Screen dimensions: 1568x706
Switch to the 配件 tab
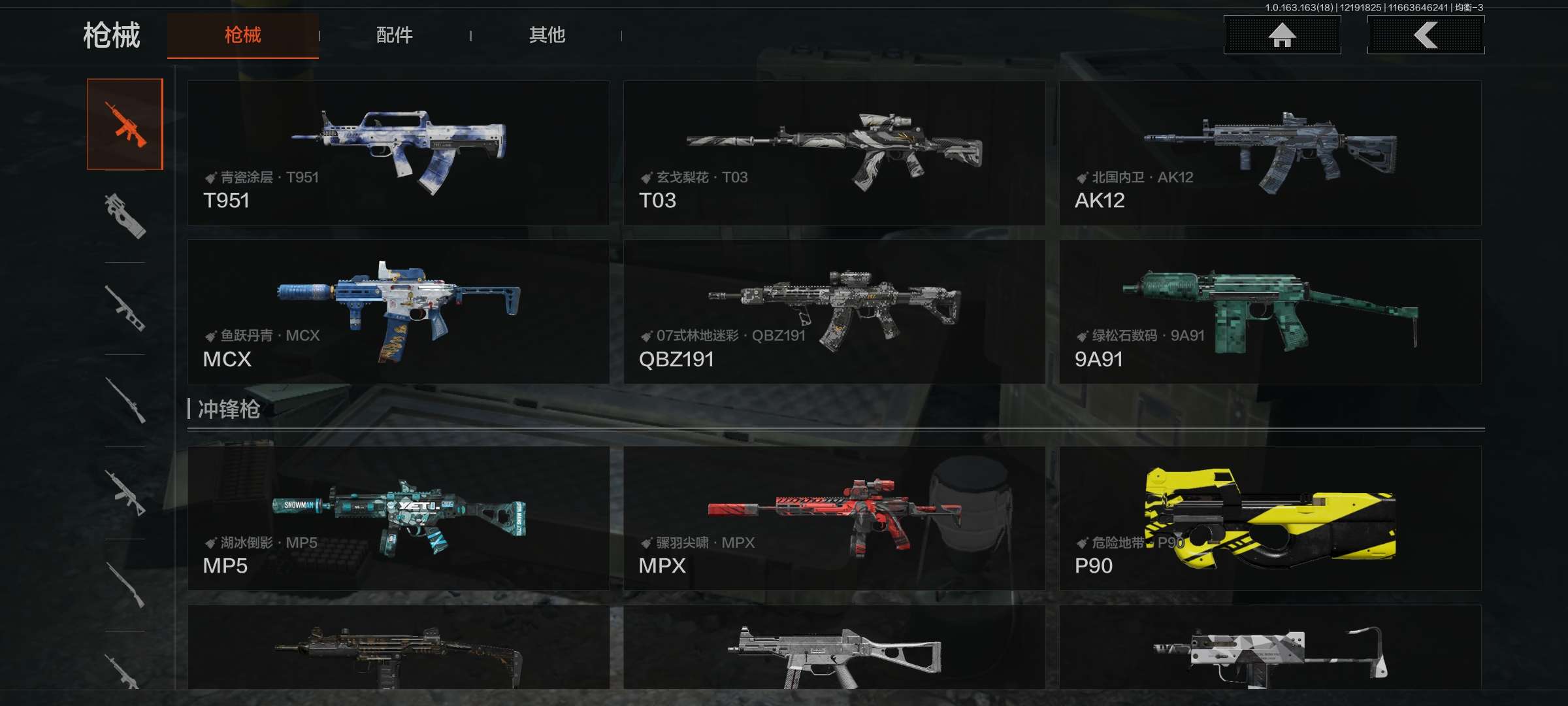click(394, 35)
